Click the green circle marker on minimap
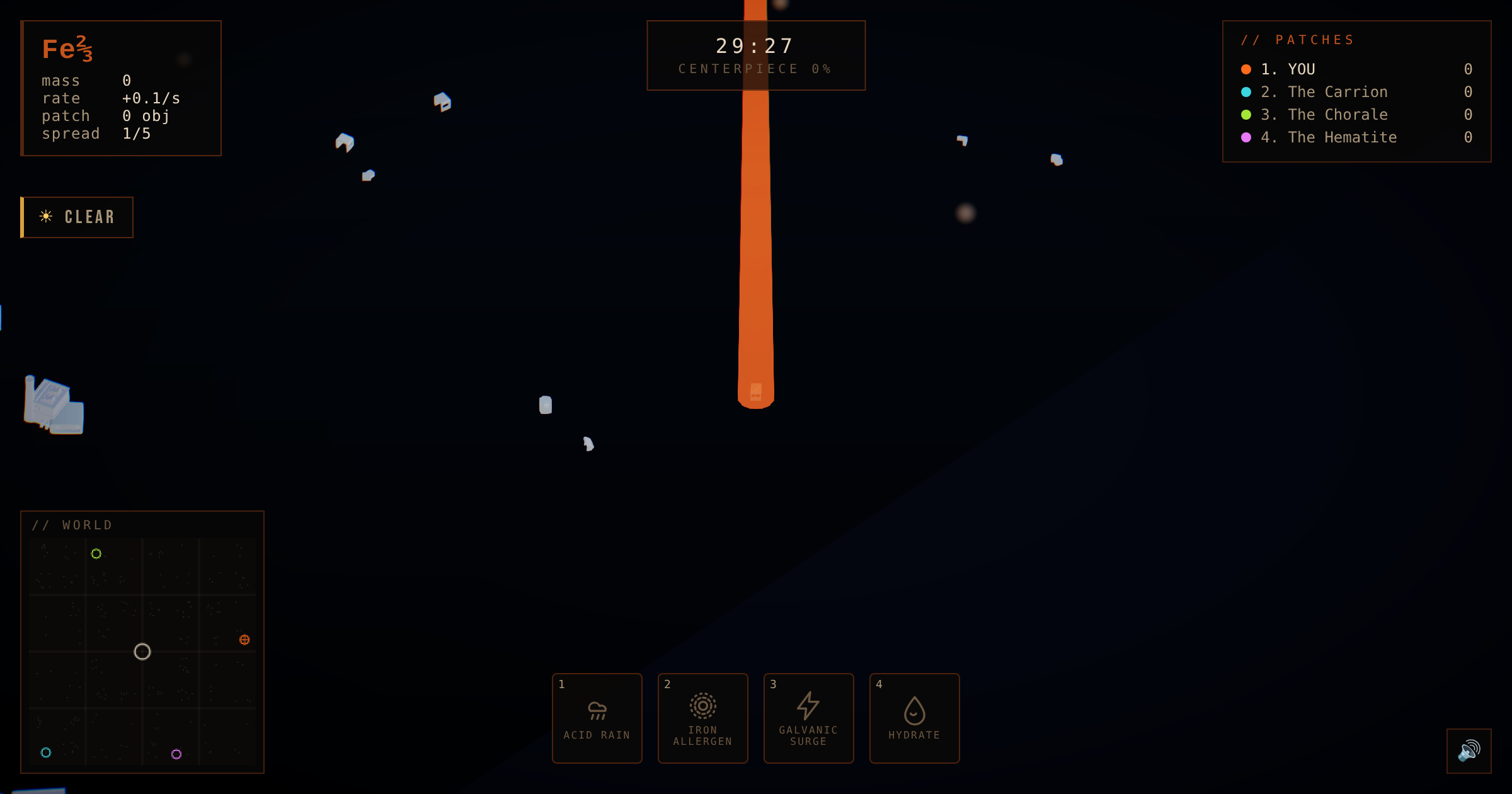Screen dimensions: 1512x794 [96, 554]
